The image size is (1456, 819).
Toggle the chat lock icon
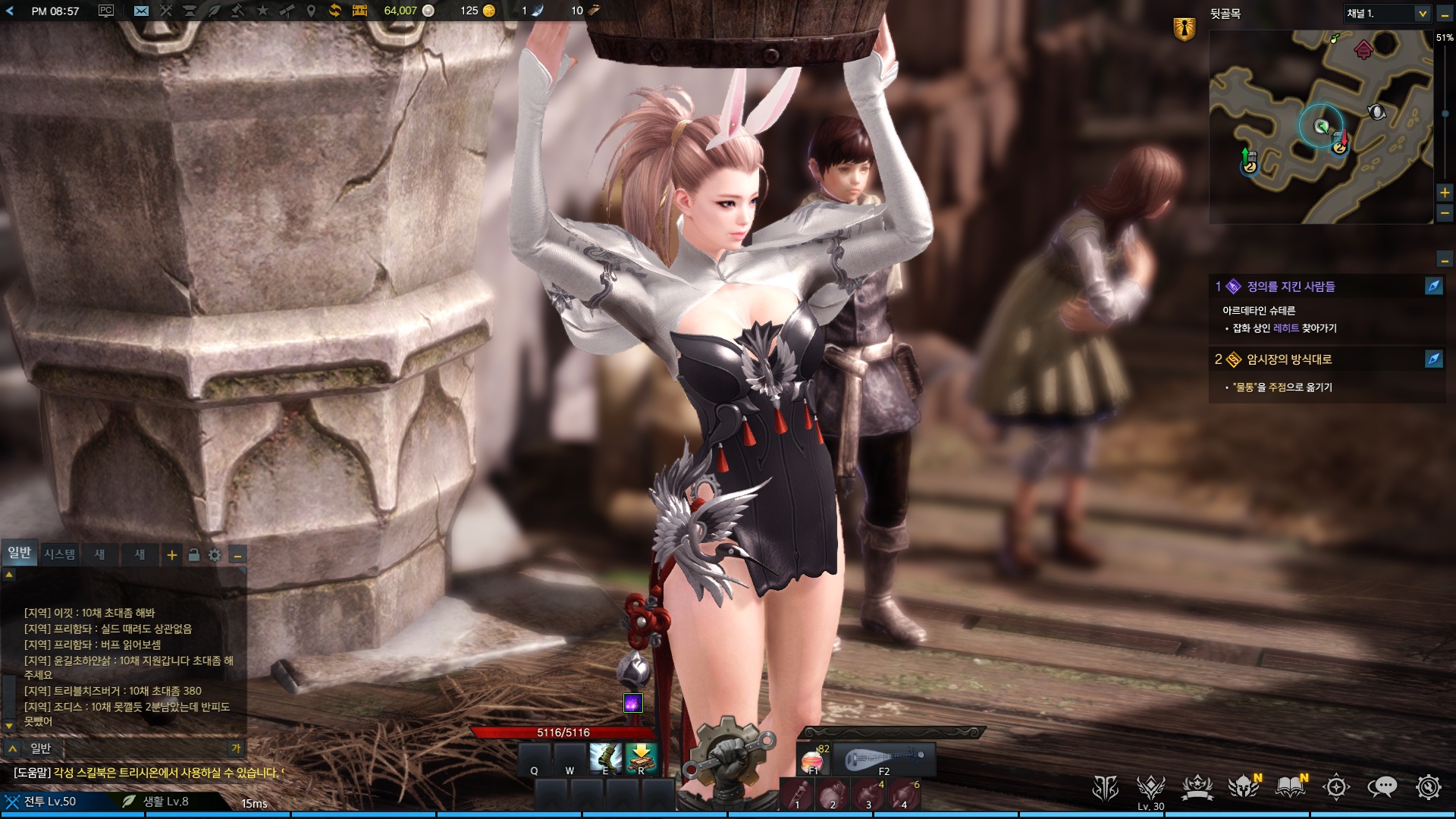pos(193,555)
